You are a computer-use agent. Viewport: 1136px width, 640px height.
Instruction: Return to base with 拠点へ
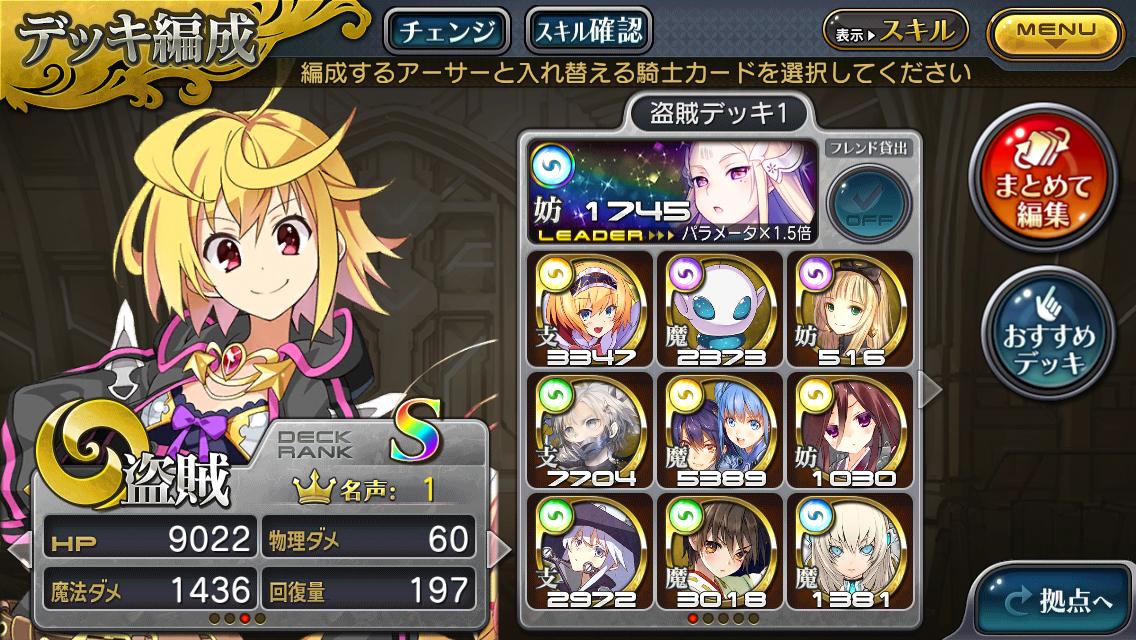pyautogui.click(x=1060, y=601)
